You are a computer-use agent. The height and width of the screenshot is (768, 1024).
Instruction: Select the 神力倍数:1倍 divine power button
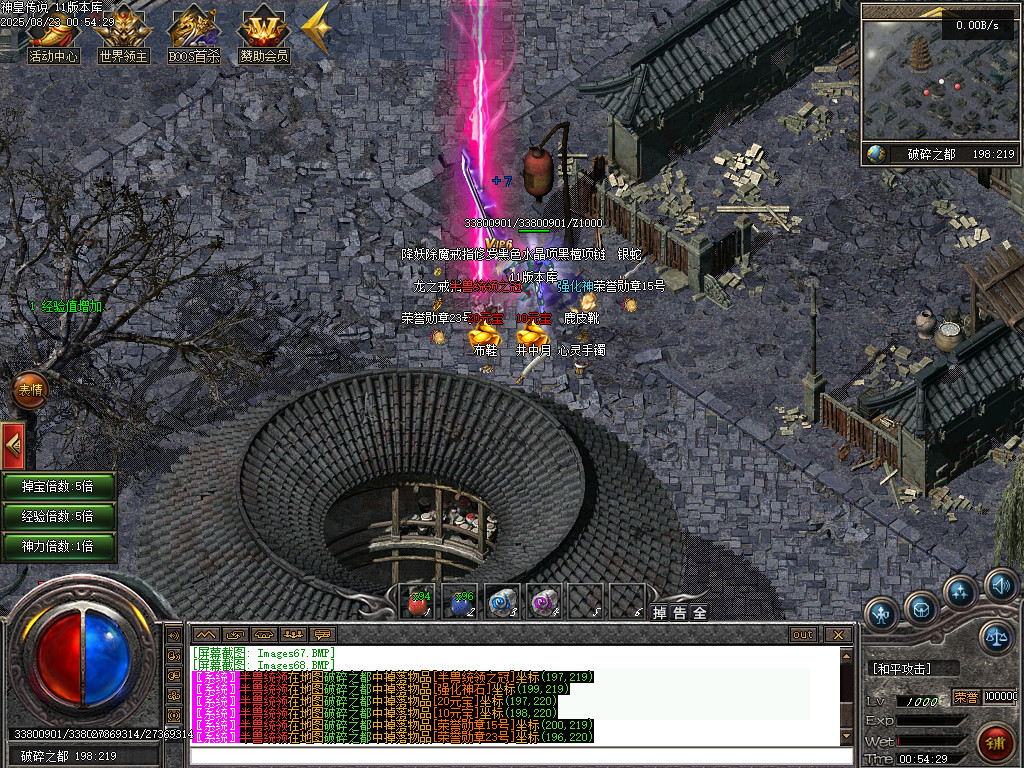point(58,546)
